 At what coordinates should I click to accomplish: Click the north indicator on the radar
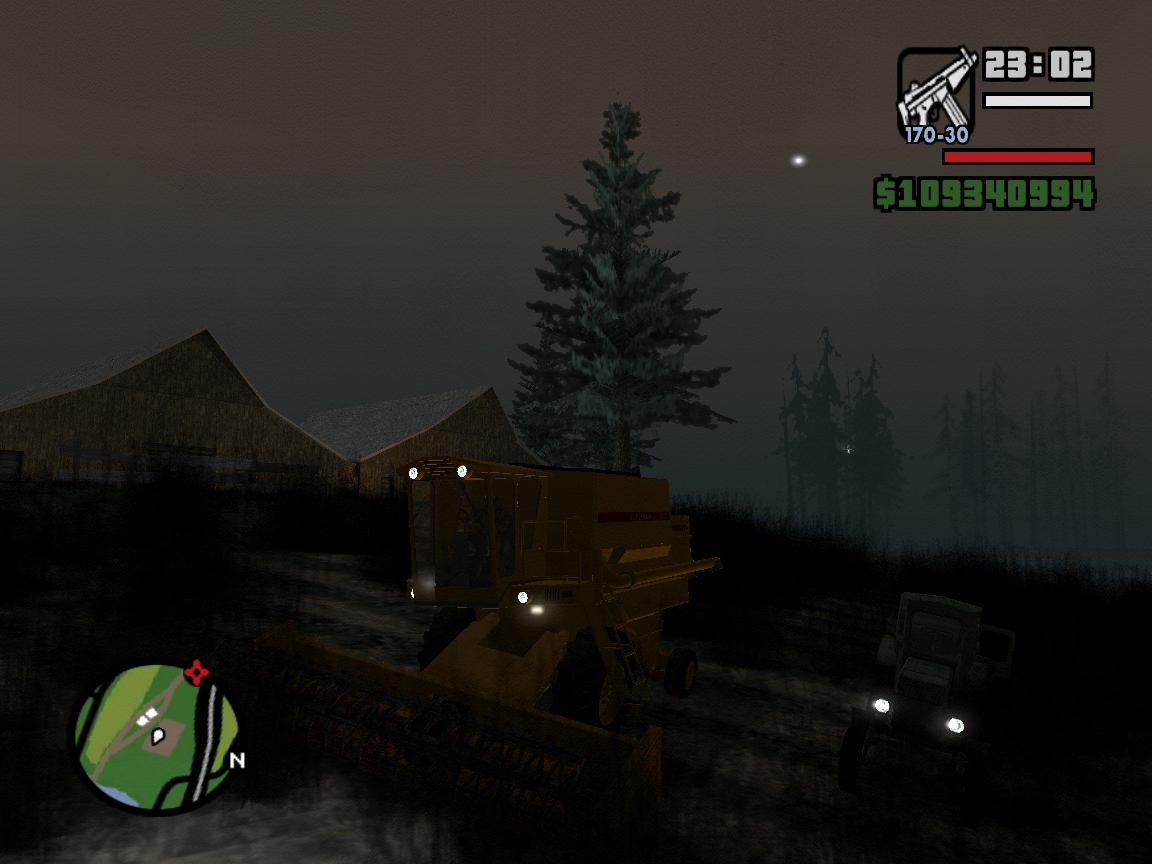(x=237, y=761)
